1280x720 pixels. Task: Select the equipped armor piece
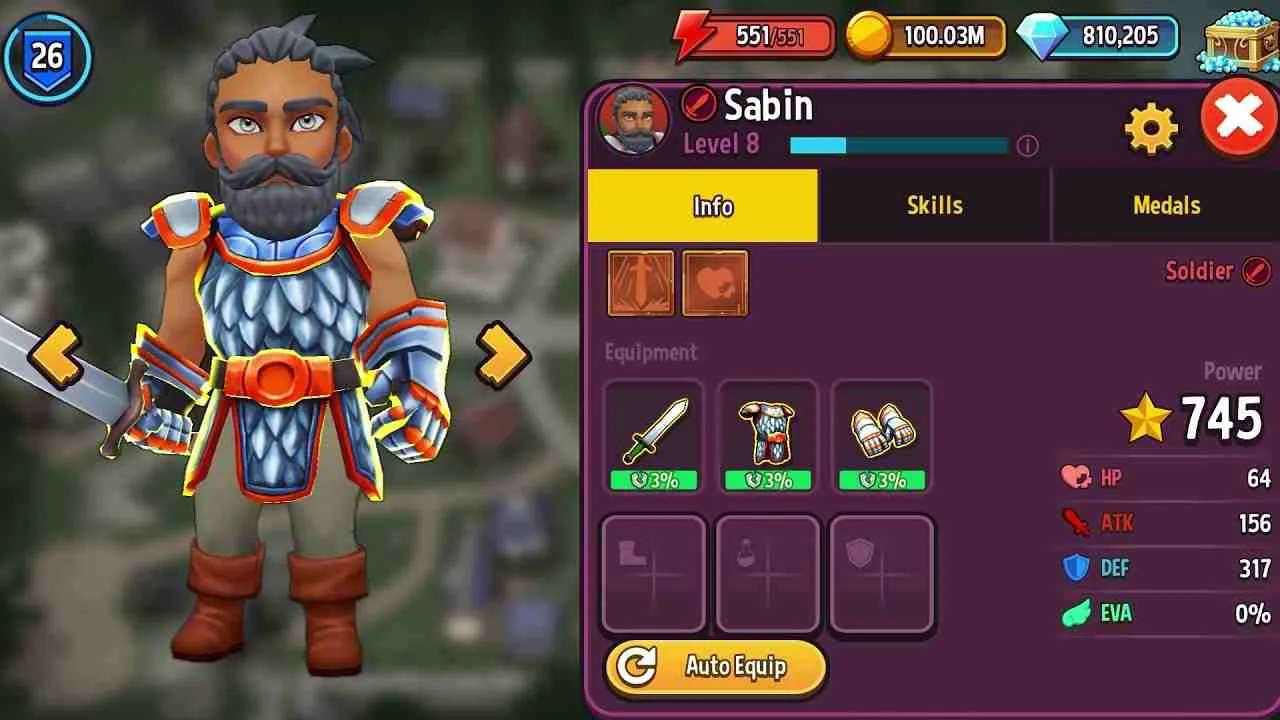point(768,430)
